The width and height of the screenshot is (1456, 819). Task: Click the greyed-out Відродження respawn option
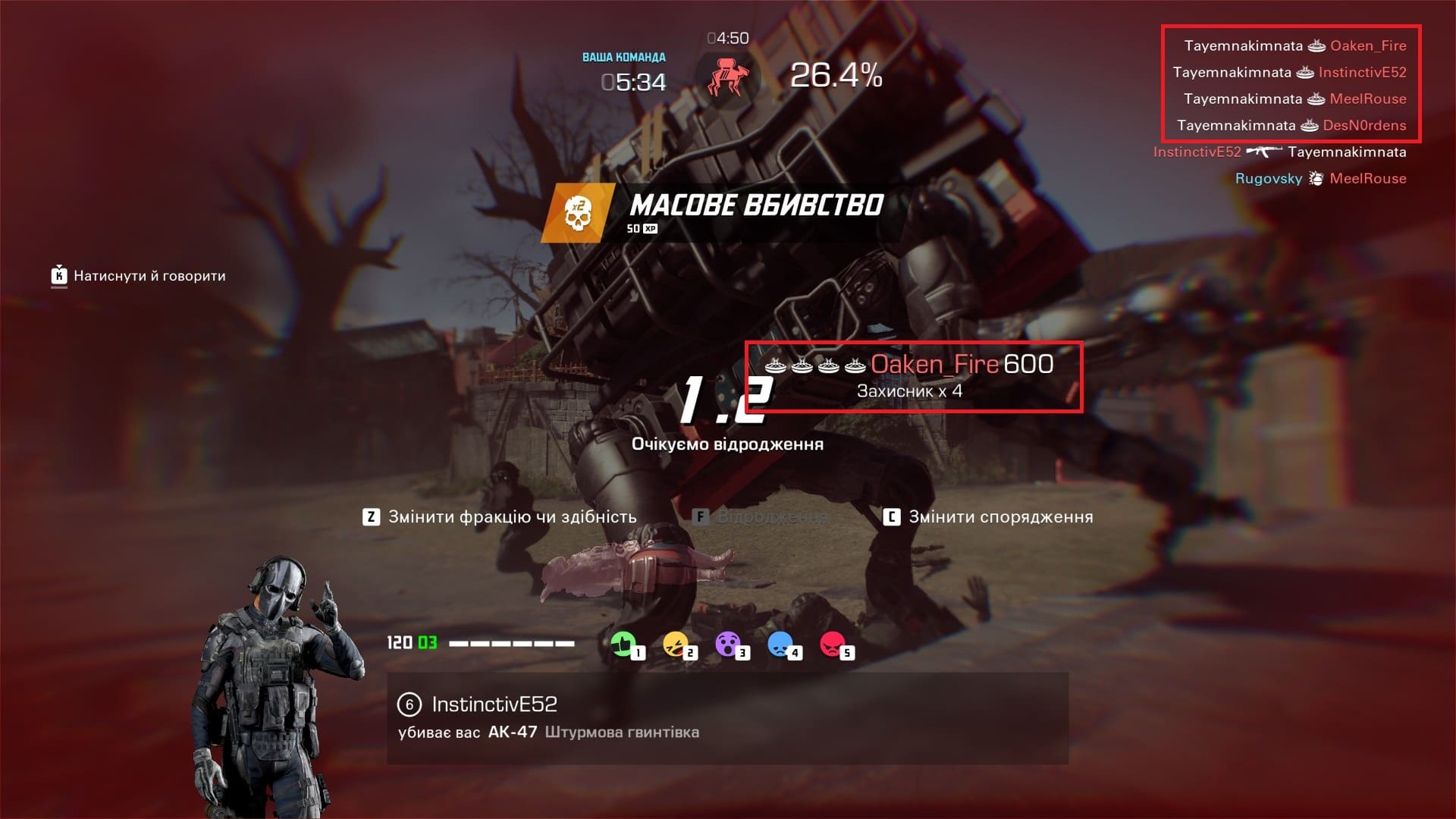(761, 517)
